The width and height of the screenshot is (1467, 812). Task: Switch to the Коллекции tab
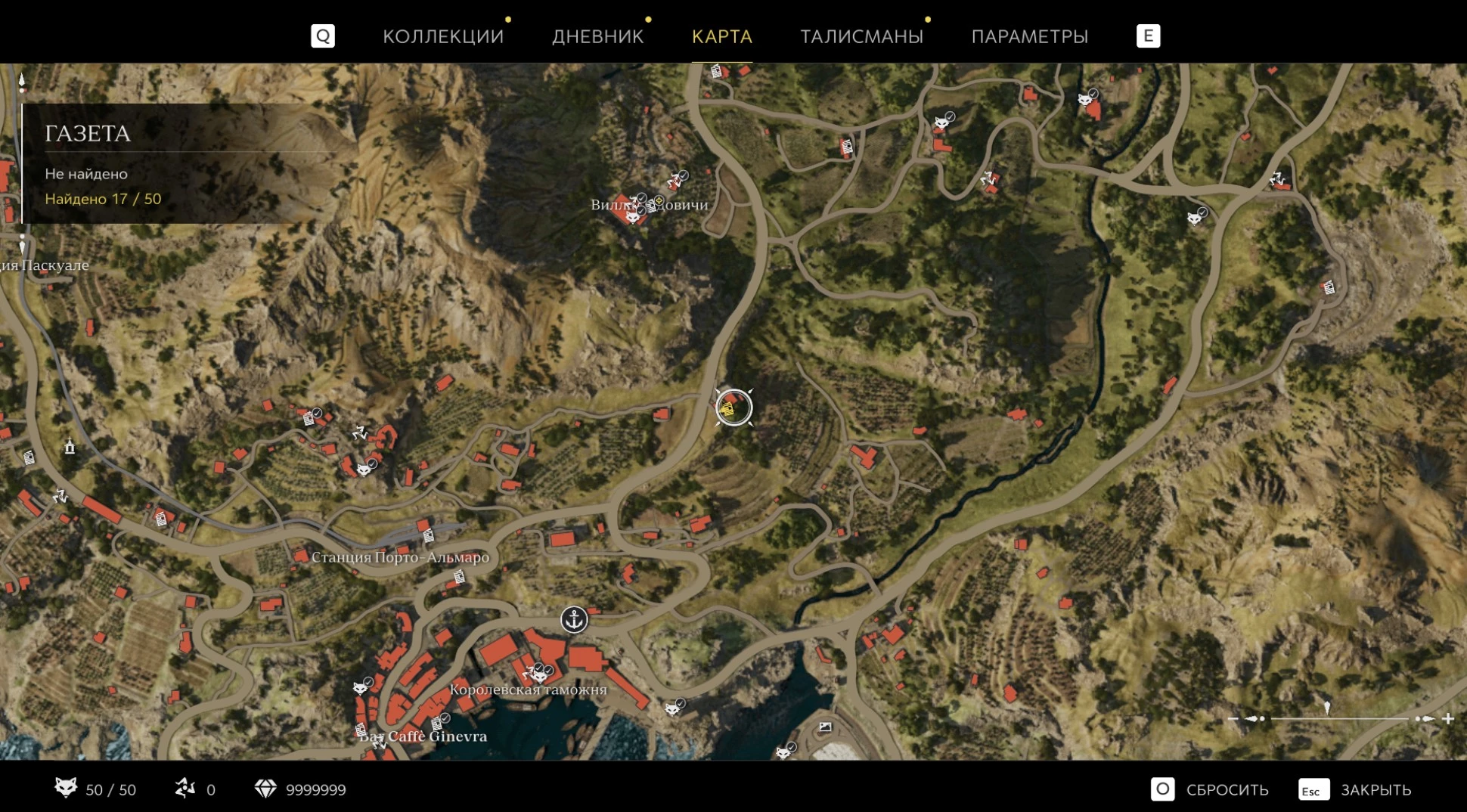click(443, 36)
